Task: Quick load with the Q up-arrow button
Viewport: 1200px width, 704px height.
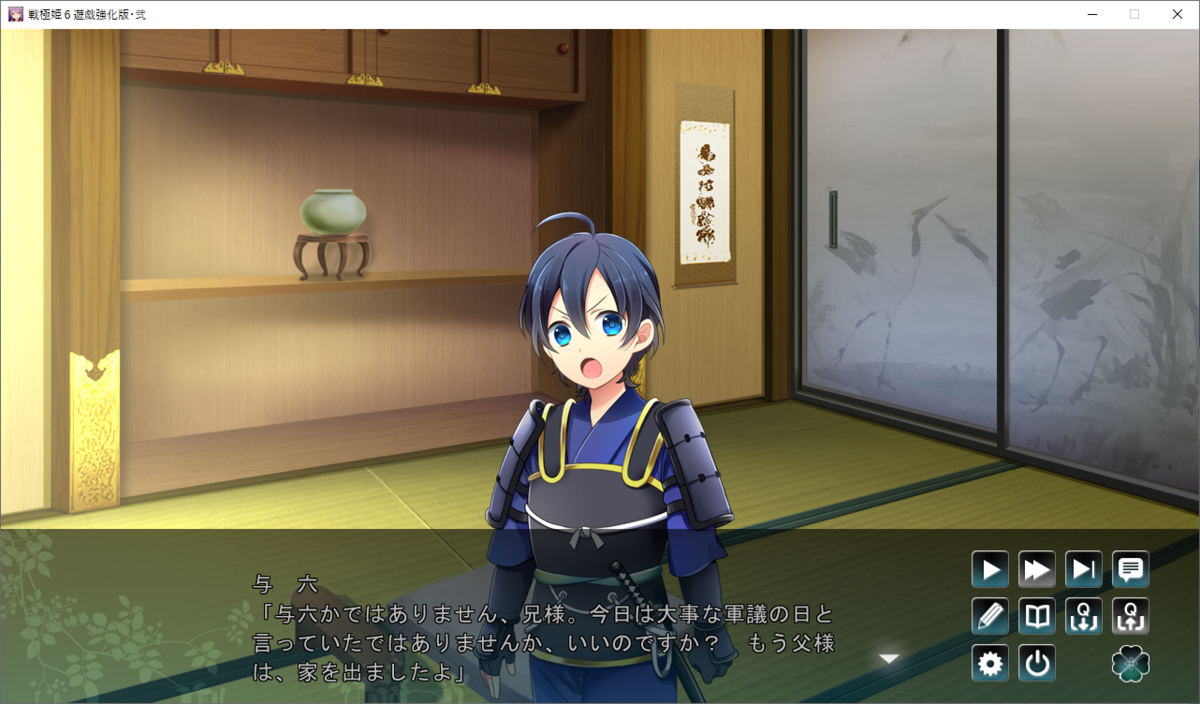Action: pyautogui.click(x=1131, y=616)
